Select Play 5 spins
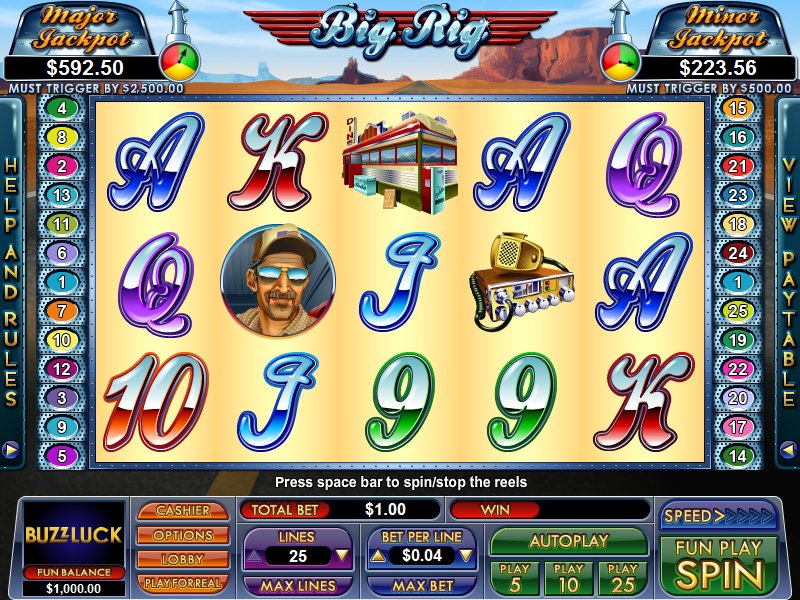Screen dimensions: 800x600 coord(514,578)
